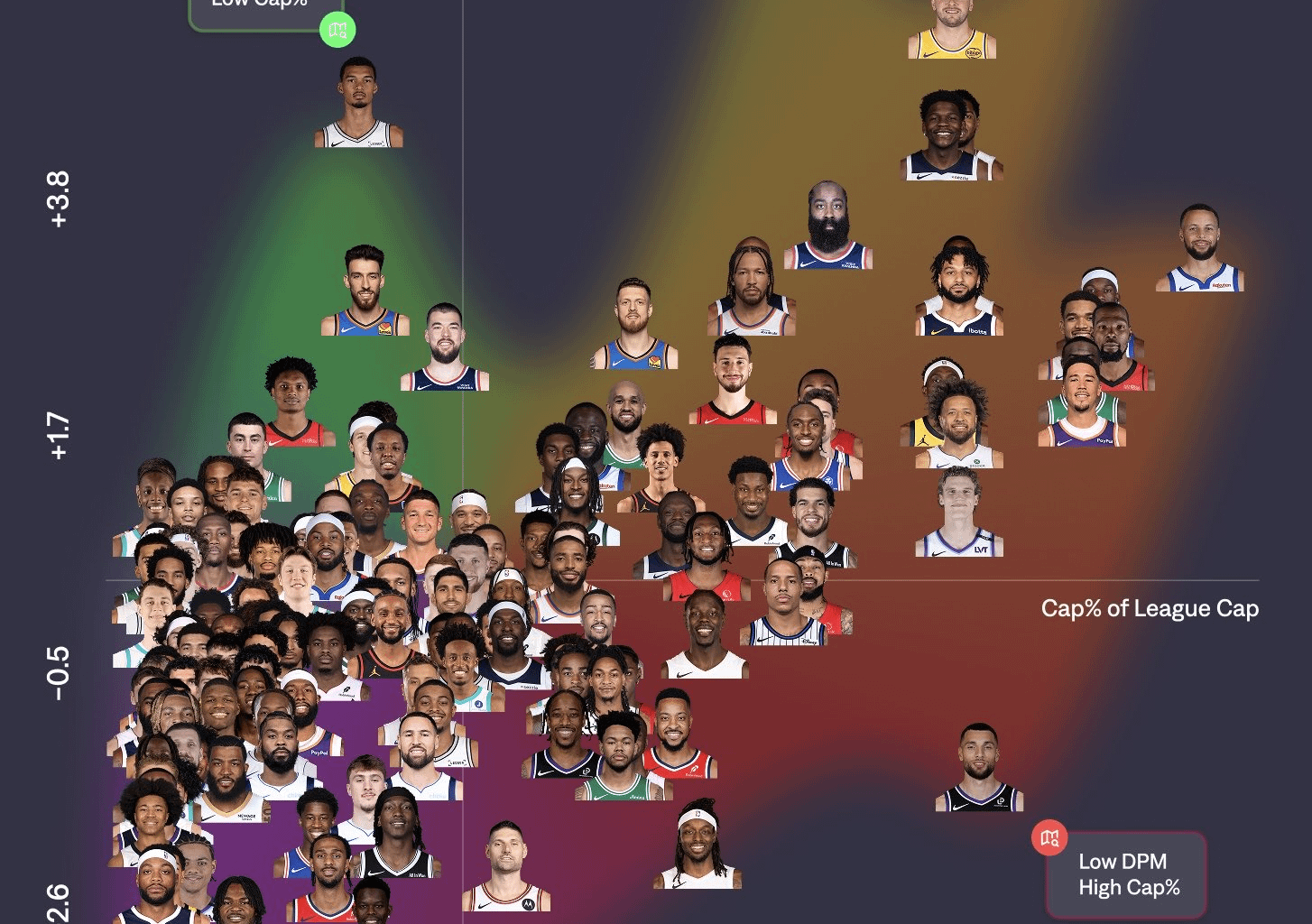Open the Low DPM High Cap% quadrant badge

click(x=1125, y=874)
